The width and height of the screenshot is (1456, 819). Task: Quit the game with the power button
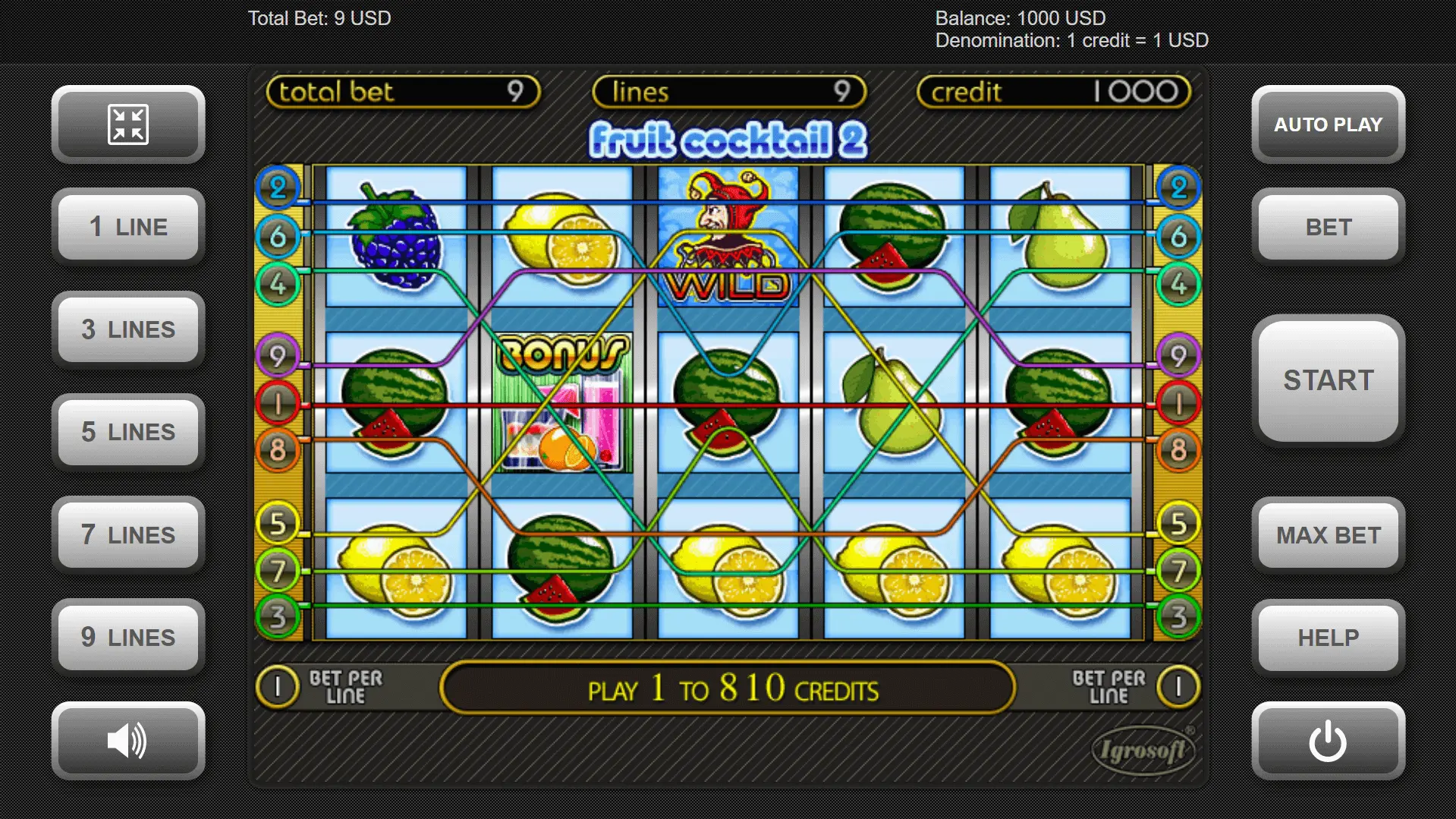pyautogui.click(x=1328, y=741)
